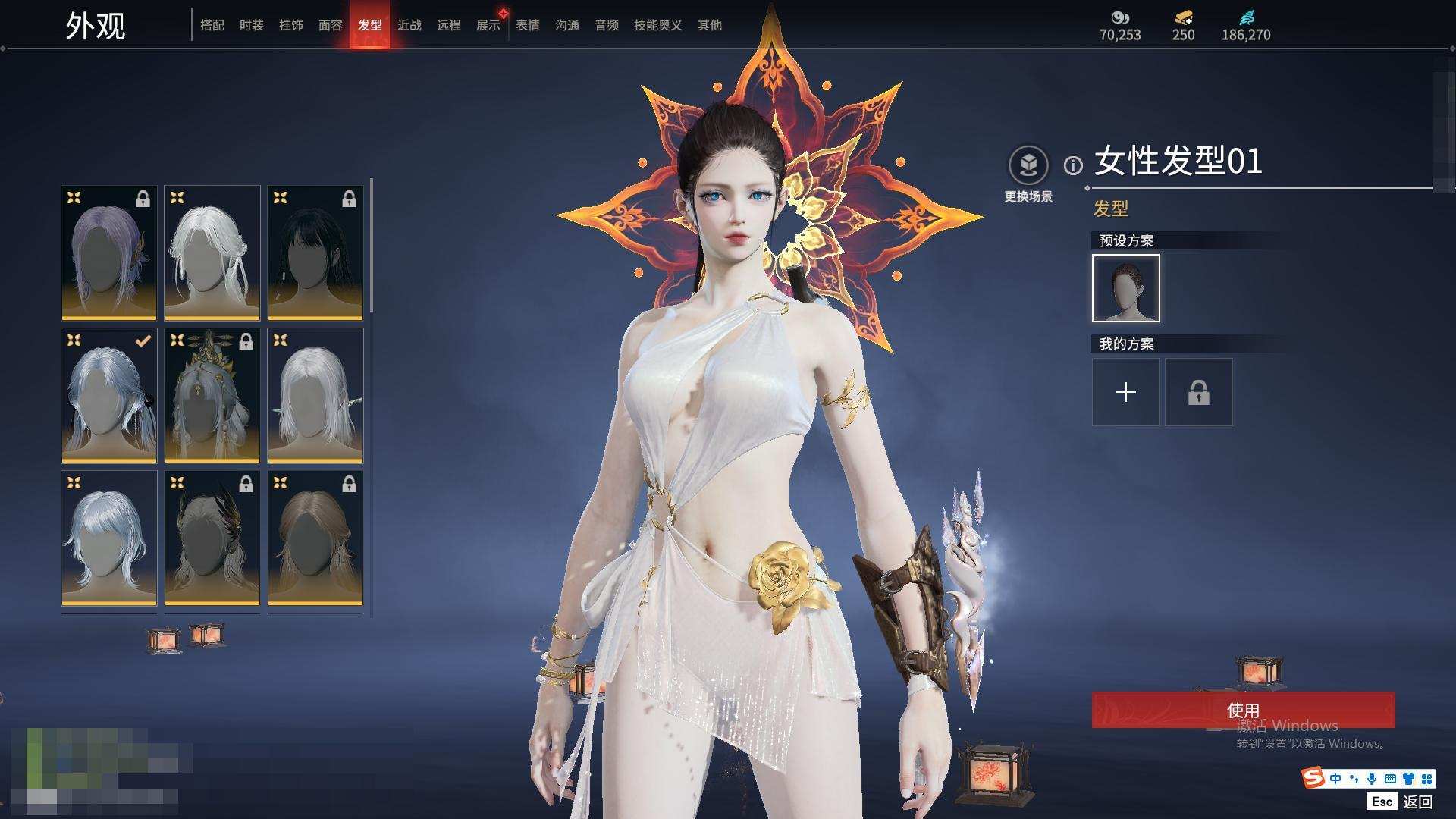Switch to the 远程 ranged tab
1456x819 pixels.
coord(449,25)
